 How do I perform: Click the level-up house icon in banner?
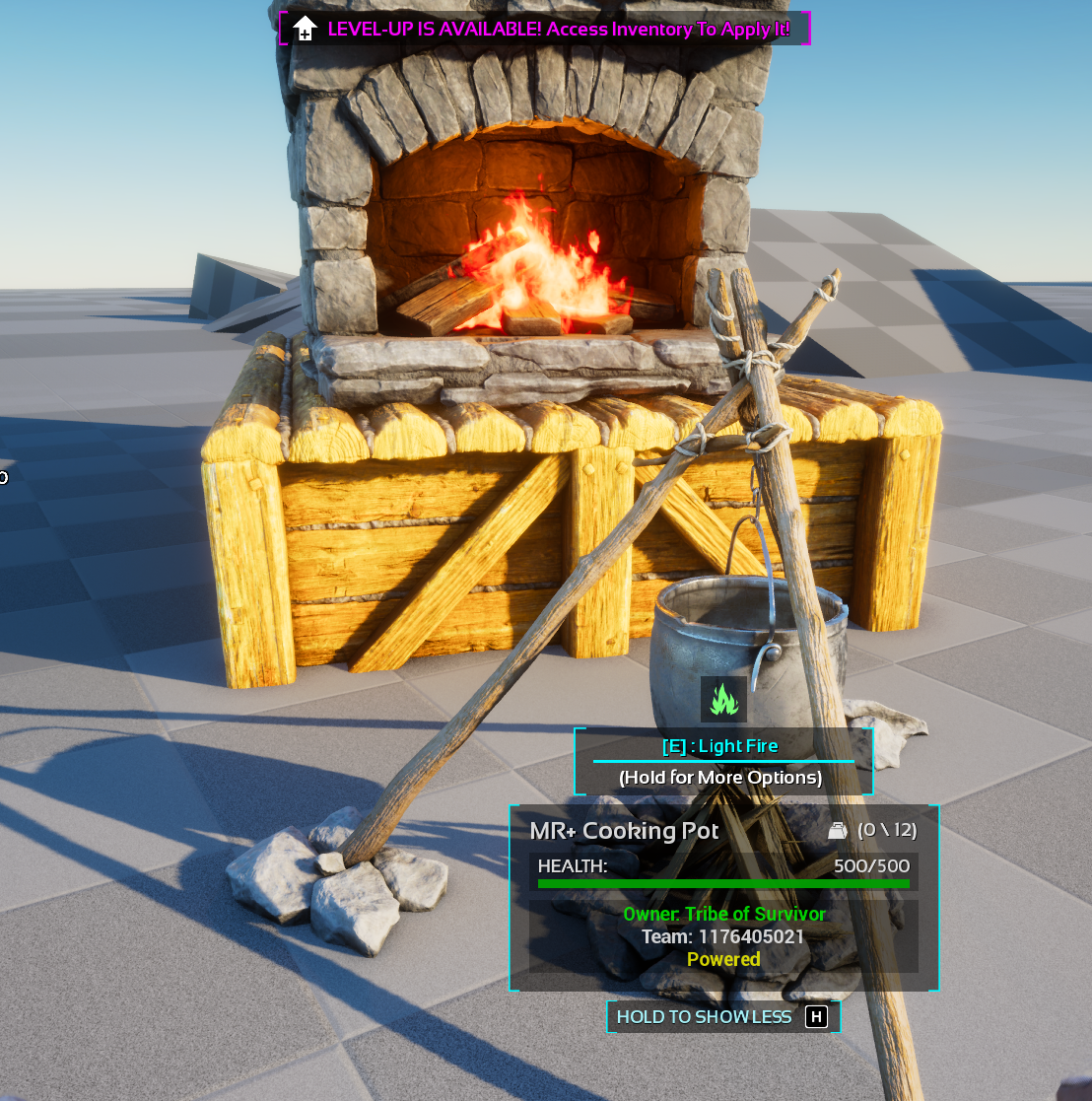(x=305, y=29)
